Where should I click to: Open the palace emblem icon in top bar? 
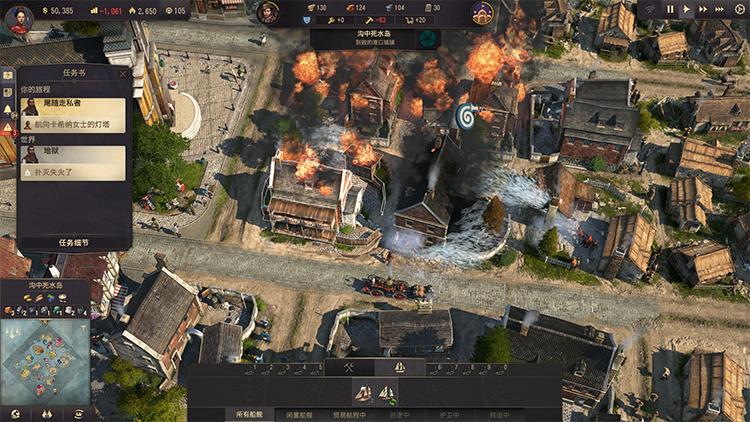pyautogui.click(x=482, y=13)
